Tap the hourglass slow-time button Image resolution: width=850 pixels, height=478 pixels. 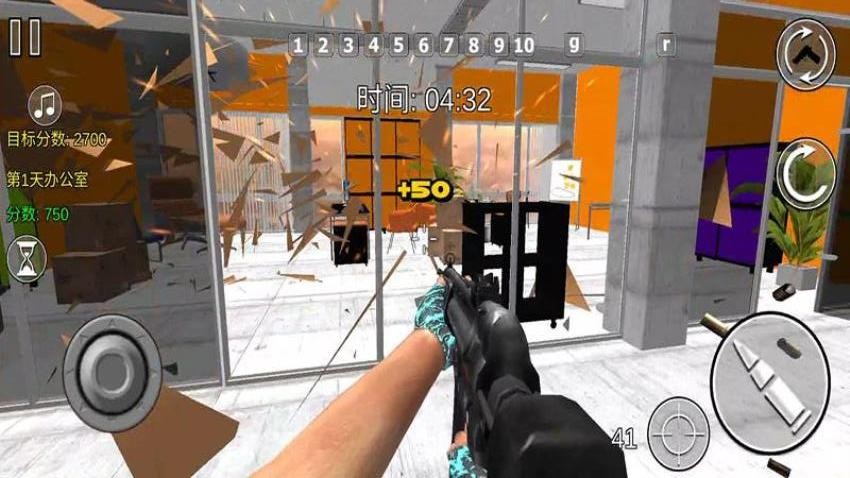tap(27, 260)
